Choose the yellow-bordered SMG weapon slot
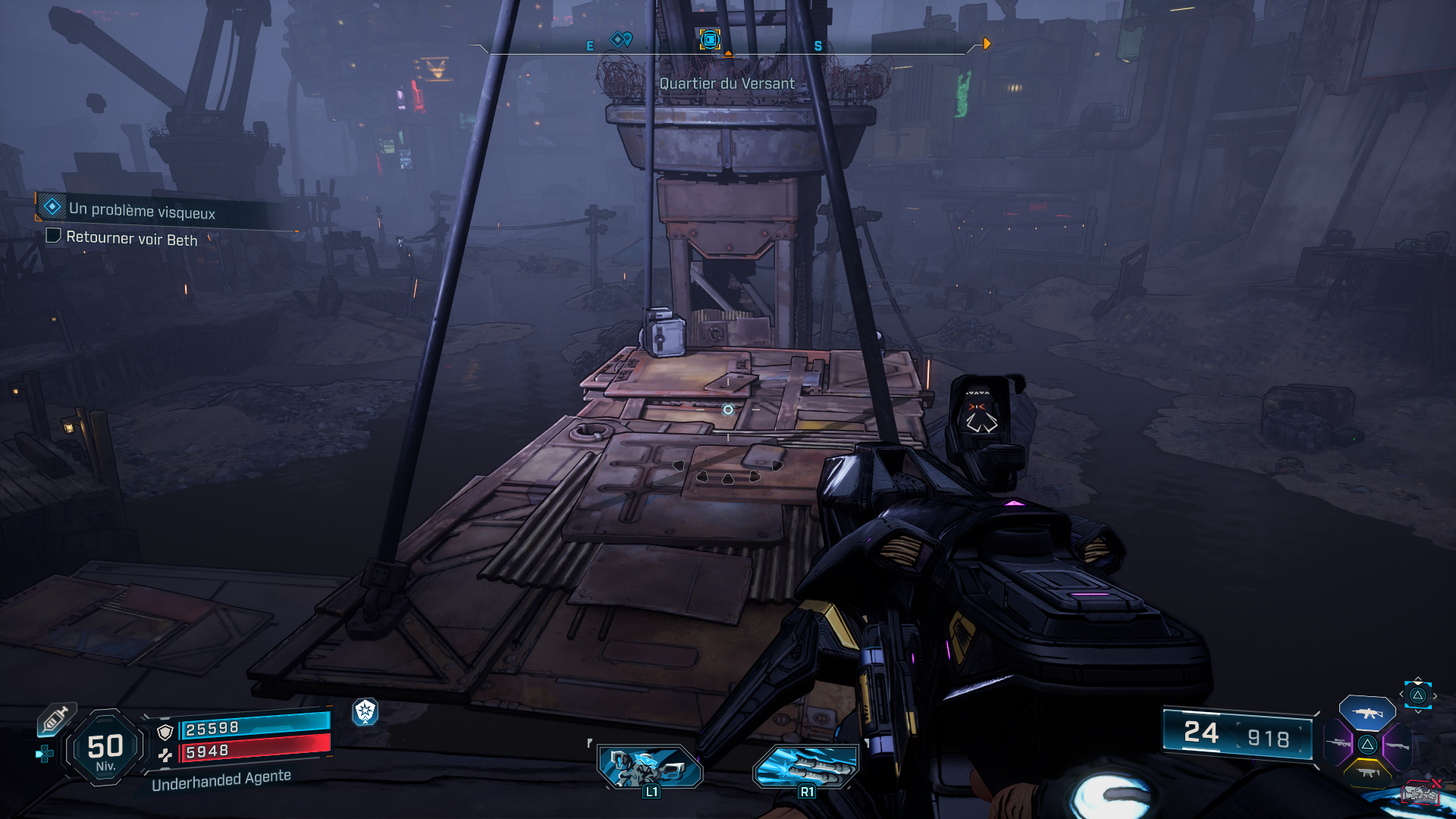The image size is (1456, 819). click(x=1367, y=773)
